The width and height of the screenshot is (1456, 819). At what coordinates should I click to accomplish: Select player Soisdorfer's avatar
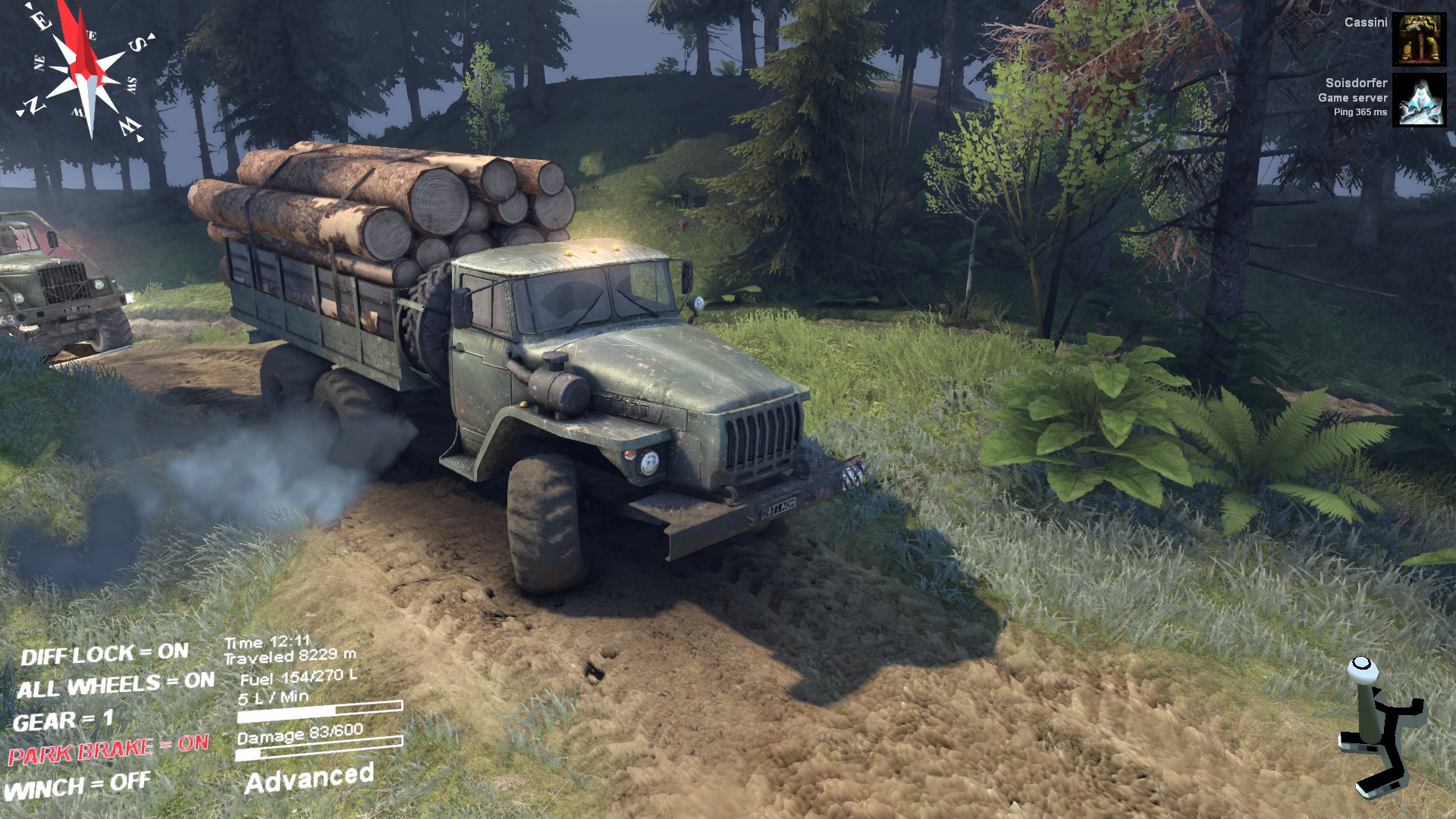coord(1419,100)
